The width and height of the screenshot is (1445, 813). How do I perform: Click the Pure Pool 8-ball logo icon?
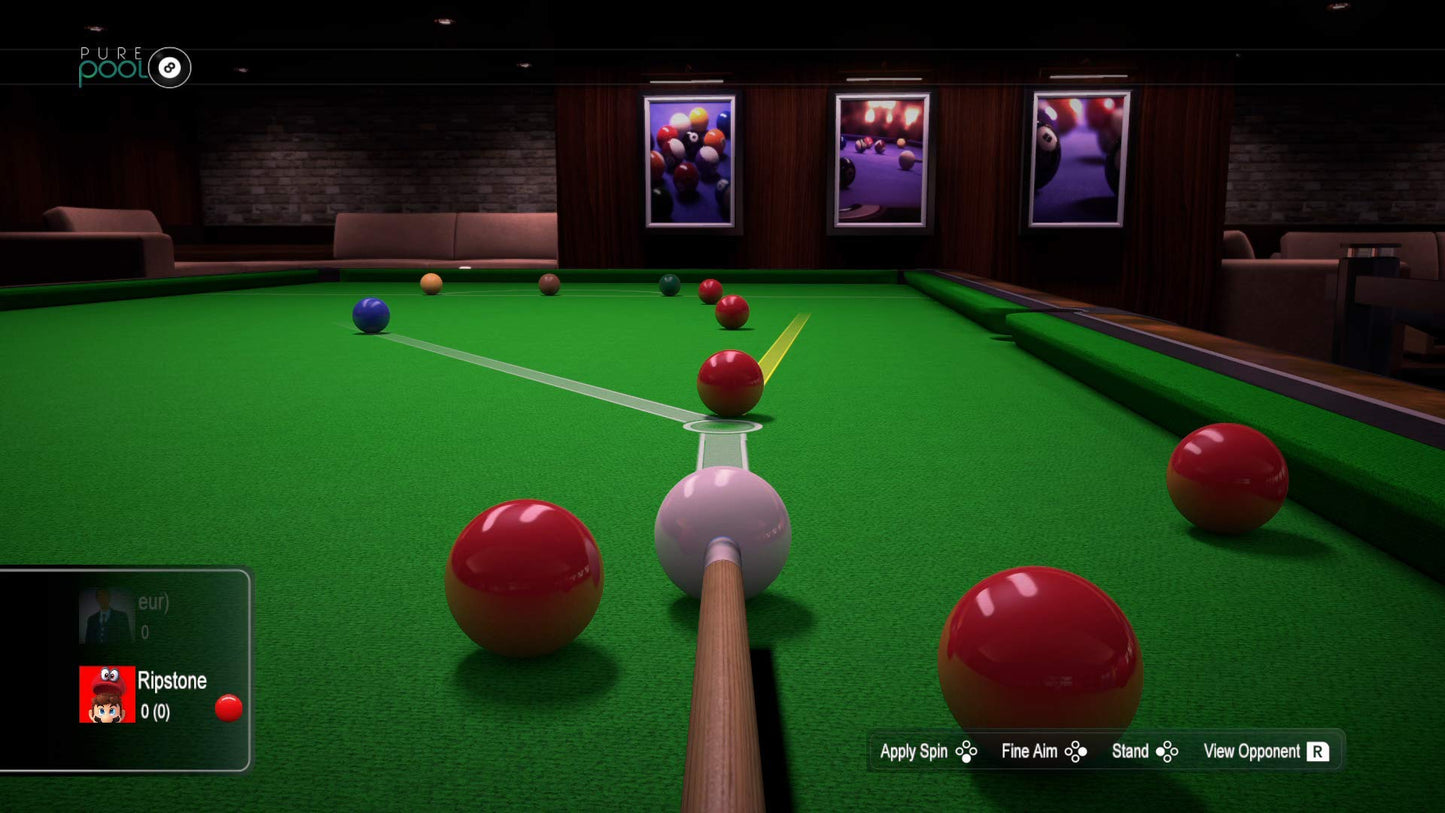coord(168,68)
